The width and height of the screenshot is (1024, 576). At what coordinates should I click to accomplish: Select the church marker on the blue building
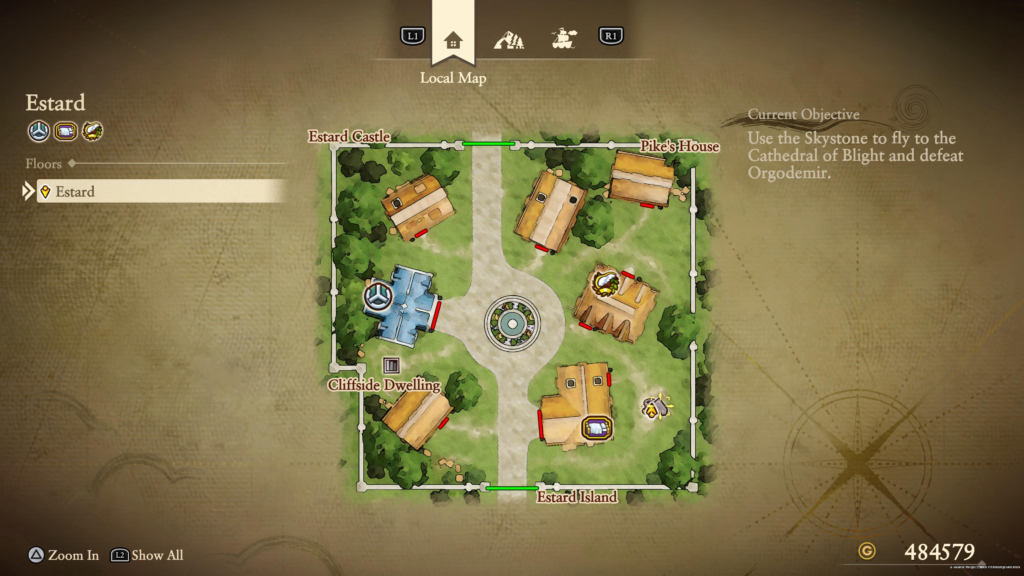(x=377, y=296)
